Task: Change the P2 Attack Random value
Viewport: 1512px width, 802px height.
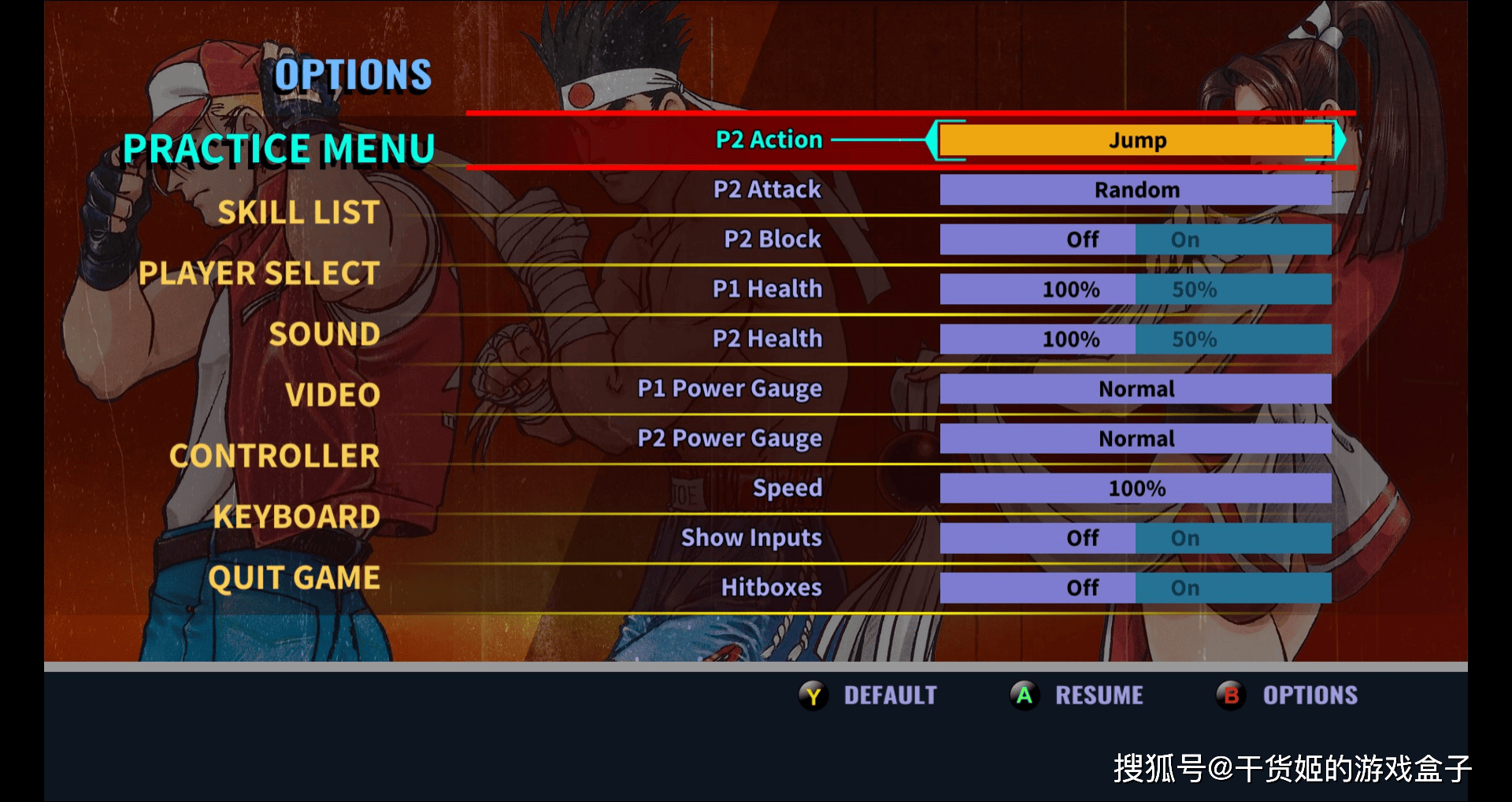Action: point(1136,190)
